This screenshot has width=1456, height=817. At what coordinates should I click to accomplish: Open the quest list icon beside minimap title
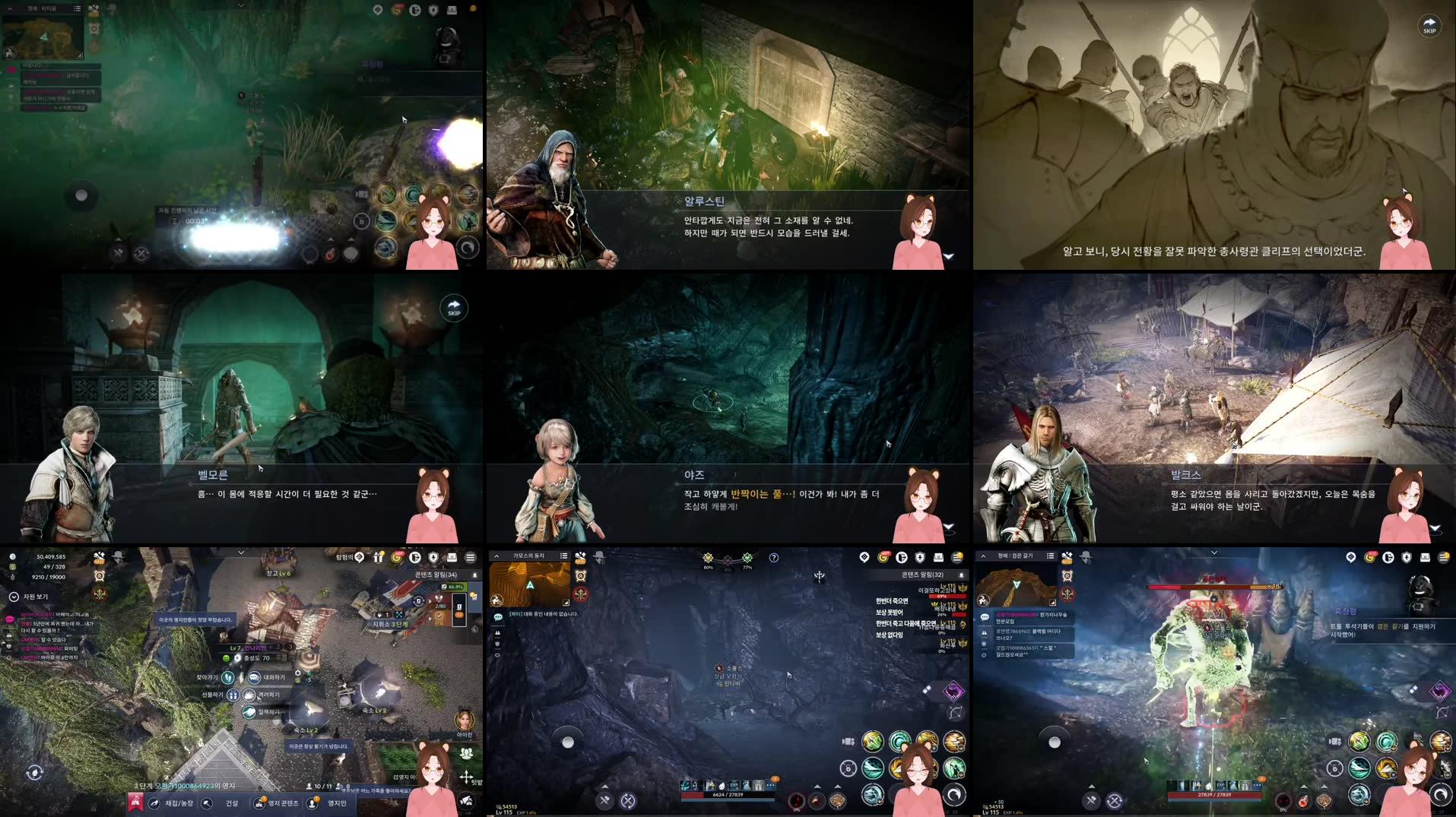[x=564, y=556]
